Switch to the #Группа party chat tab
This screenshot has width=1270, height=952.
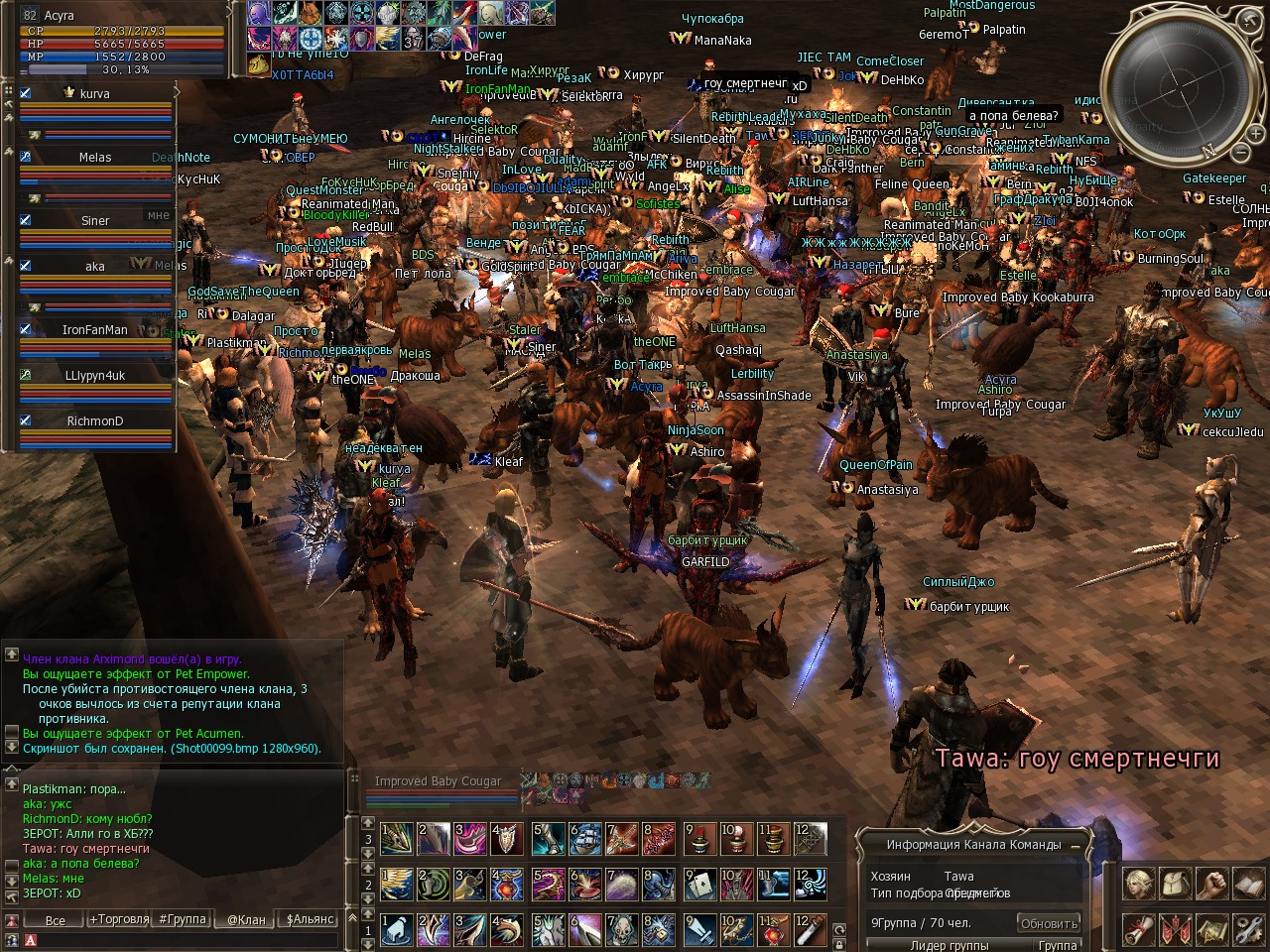183,920
